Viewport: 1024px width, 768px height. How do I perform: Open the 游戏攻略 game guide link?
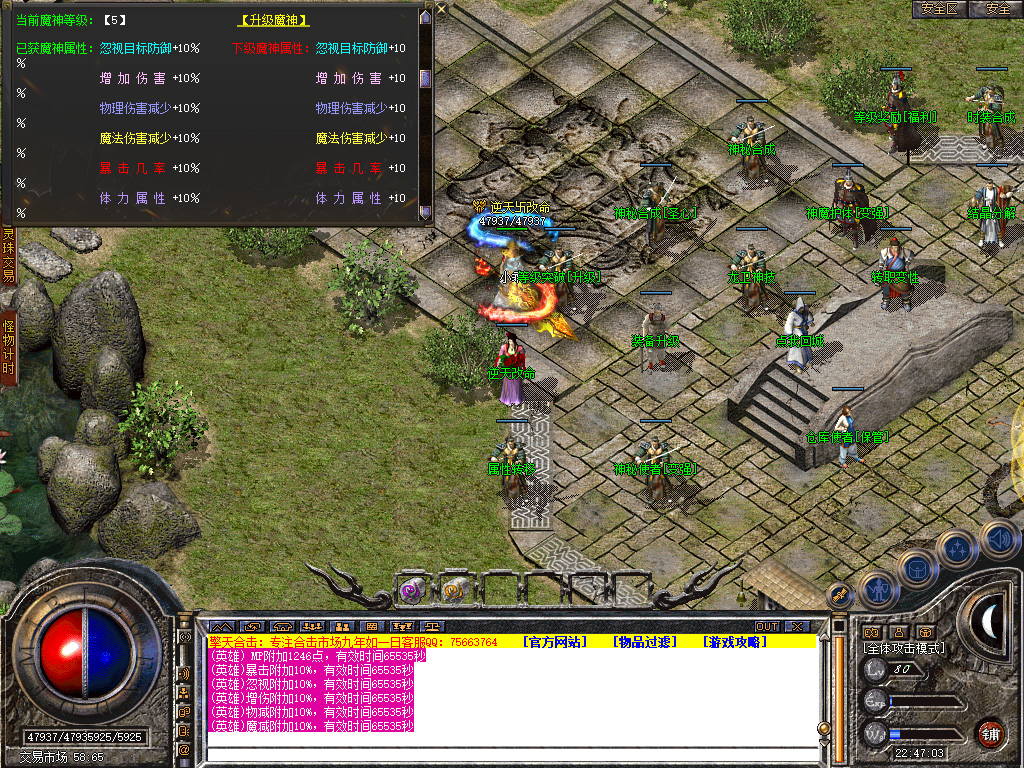point(734,642)
